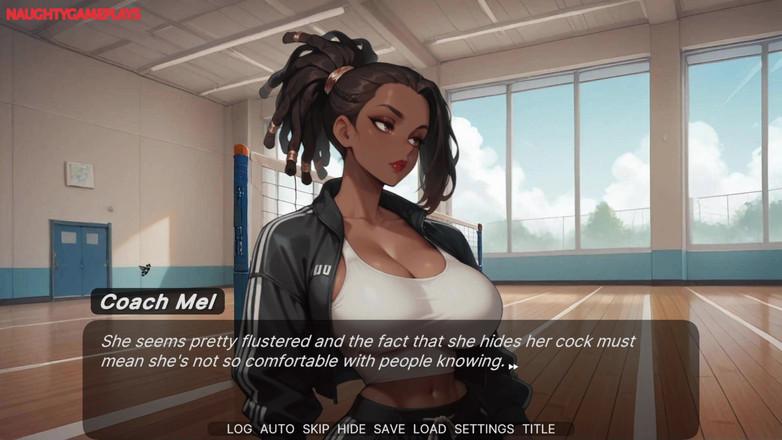
Task: Return to the Title screen
Action: tap(538, 429)
